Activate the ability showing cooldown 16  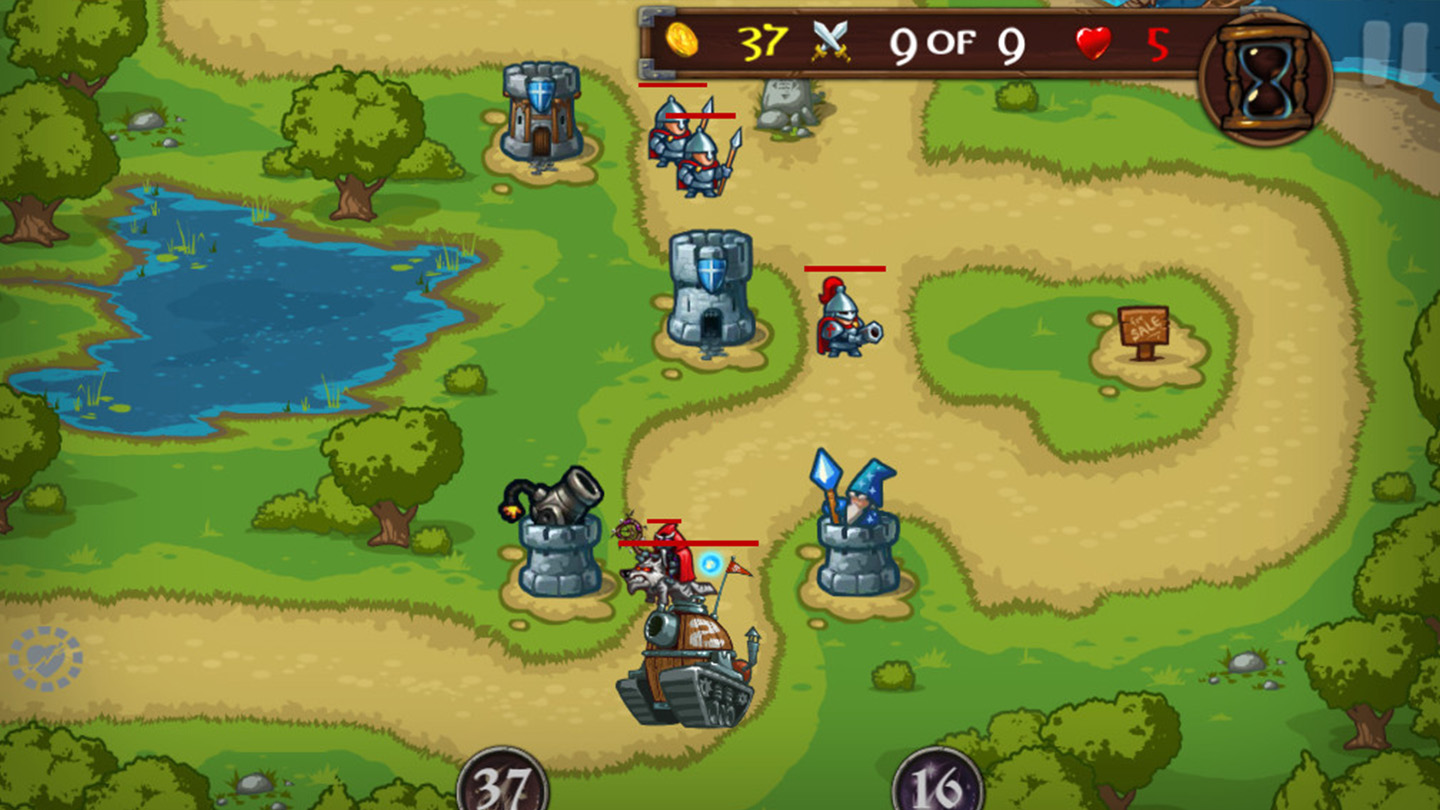click(x=937, y=784)
